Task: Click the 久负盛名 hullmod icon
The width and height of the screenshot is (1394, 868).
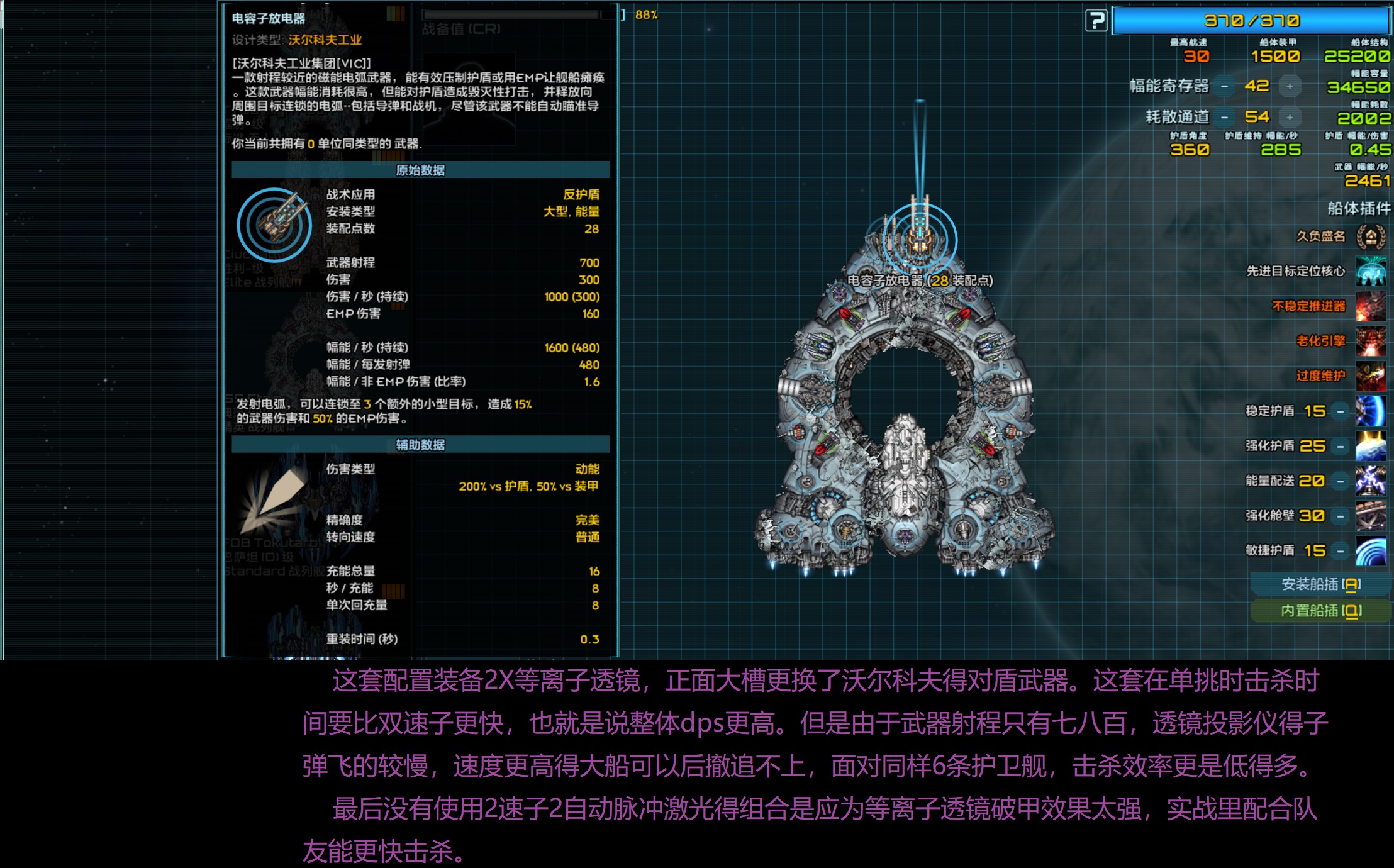Action: coord(1371,238)
